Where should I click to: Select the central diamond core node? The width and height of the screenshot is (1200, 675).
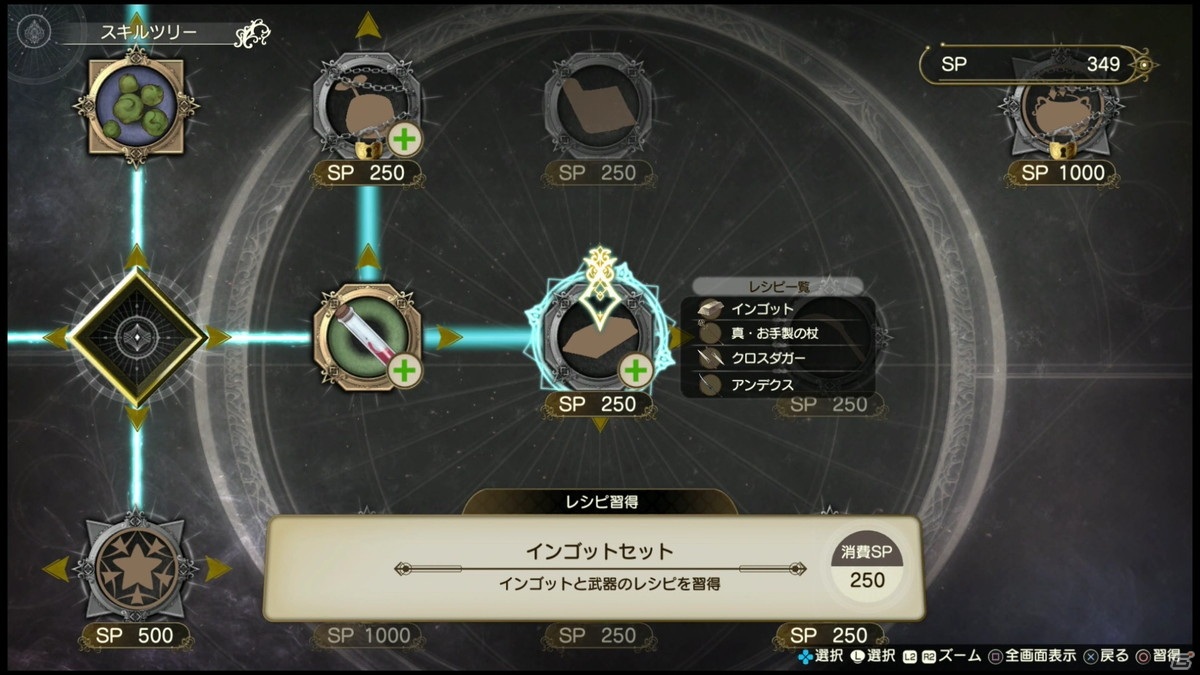[137, 337]
